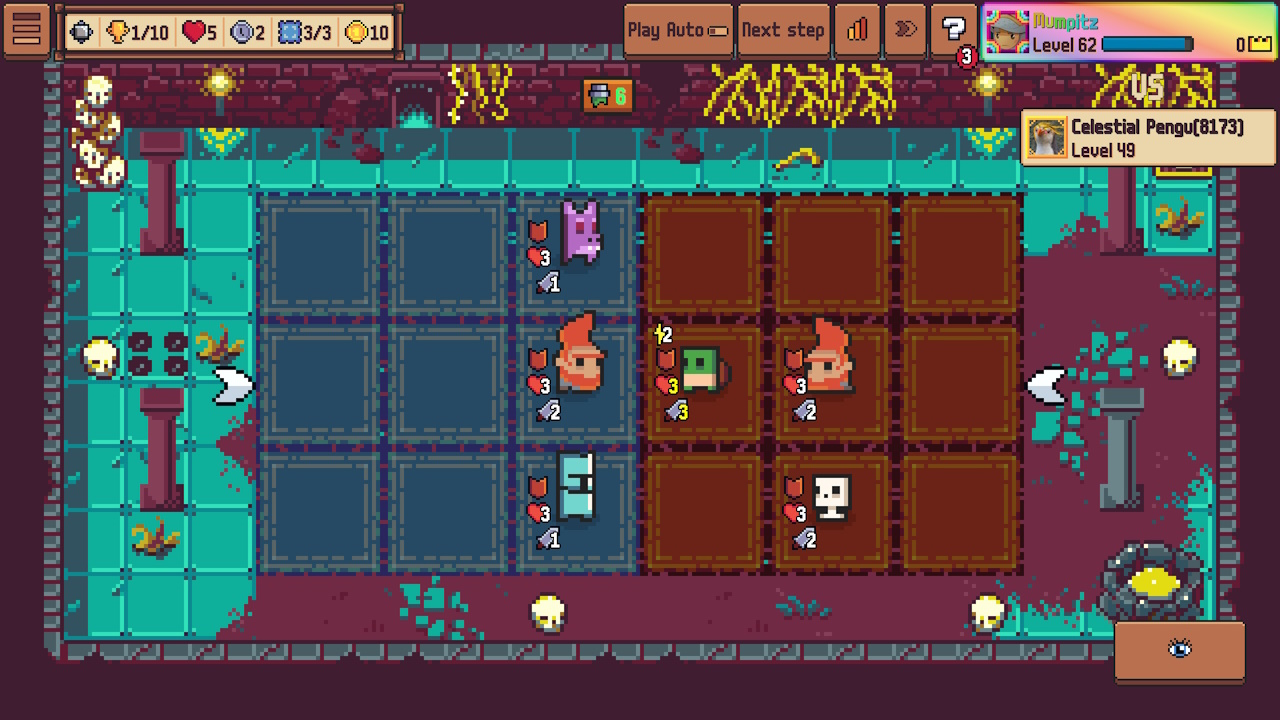Toggle the switch on the Play Auto button
Image resolution: width=1280 pixels, height=720 pixels.
click(716, 30)
